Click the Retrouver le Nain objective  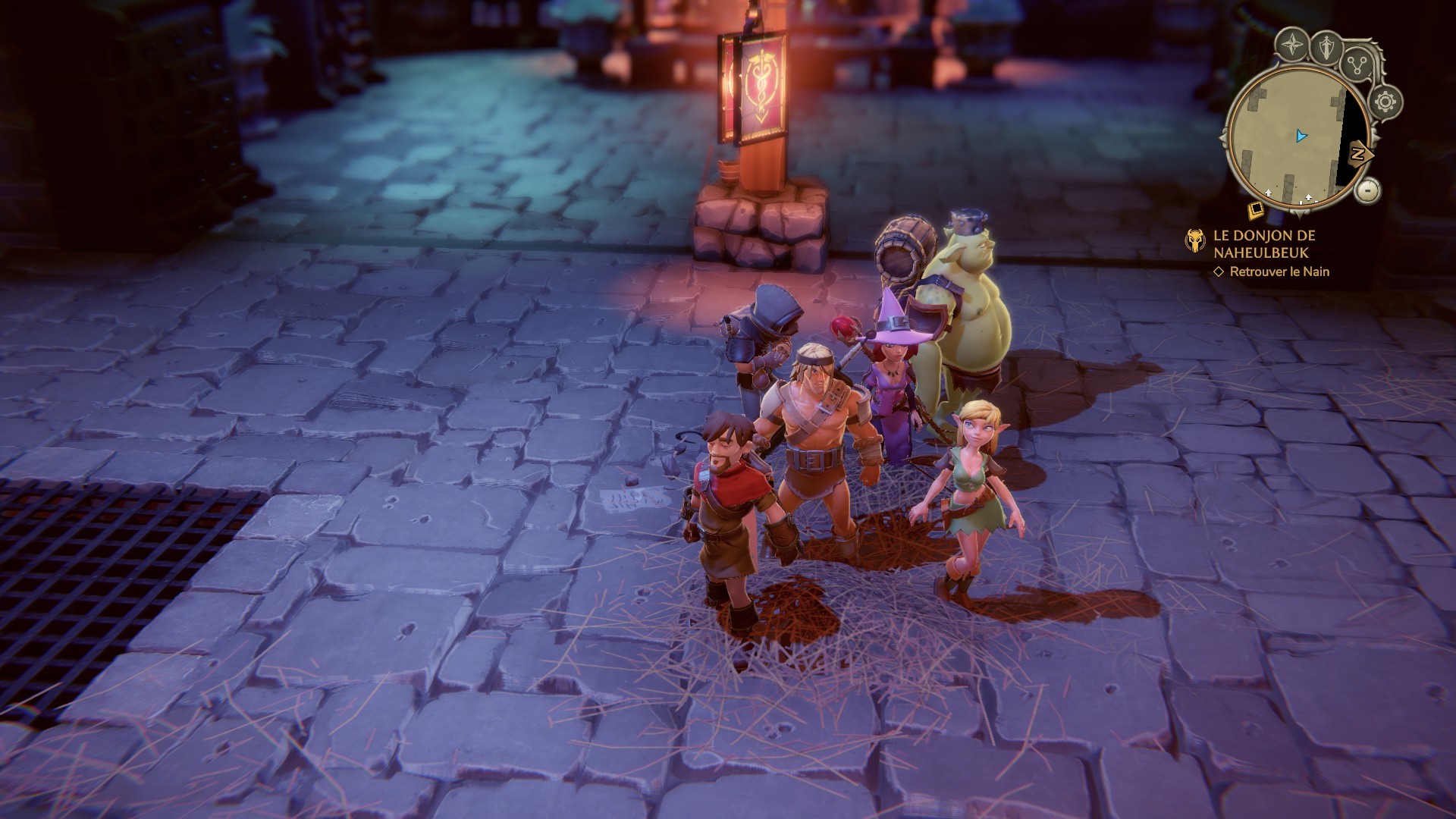pos(1279,271)
